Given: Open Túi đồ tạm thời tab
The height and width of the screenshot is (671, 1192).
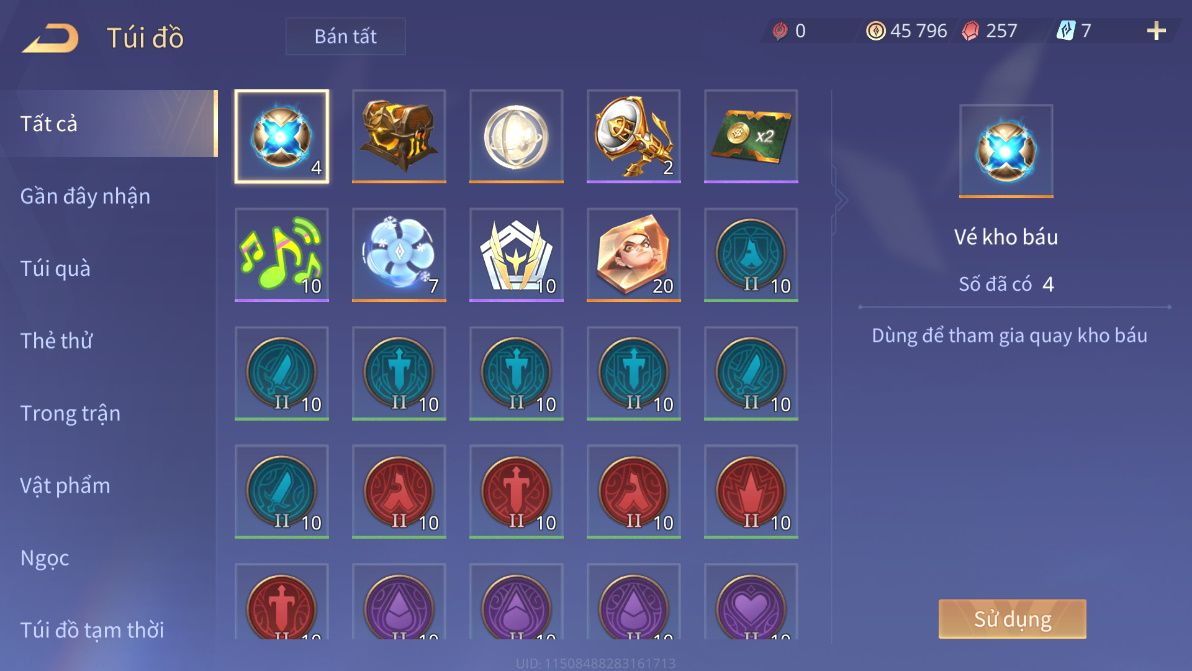Looking at the screenshot, I should [92, 629].
